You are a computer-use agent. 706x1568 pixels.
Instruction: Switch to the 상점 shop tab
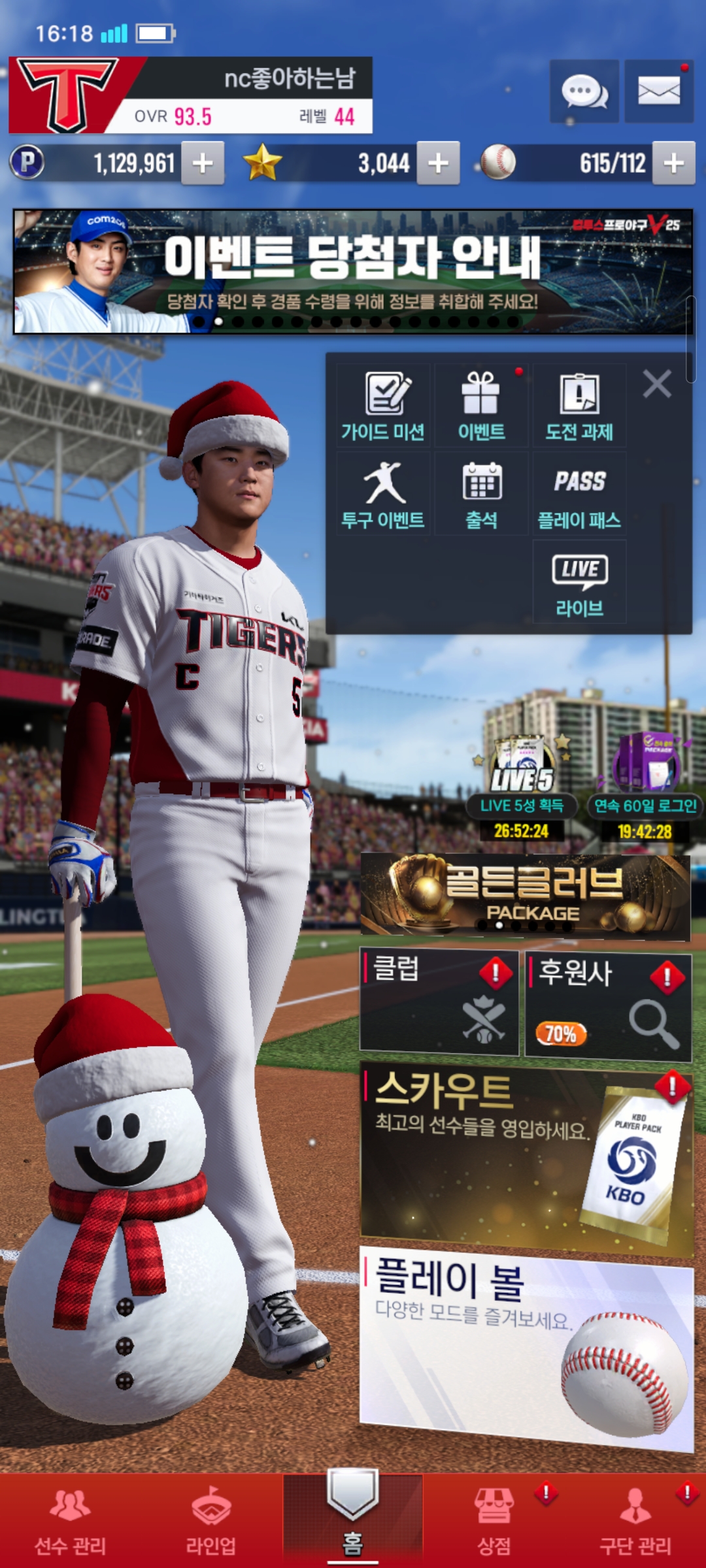point(494,1520)
